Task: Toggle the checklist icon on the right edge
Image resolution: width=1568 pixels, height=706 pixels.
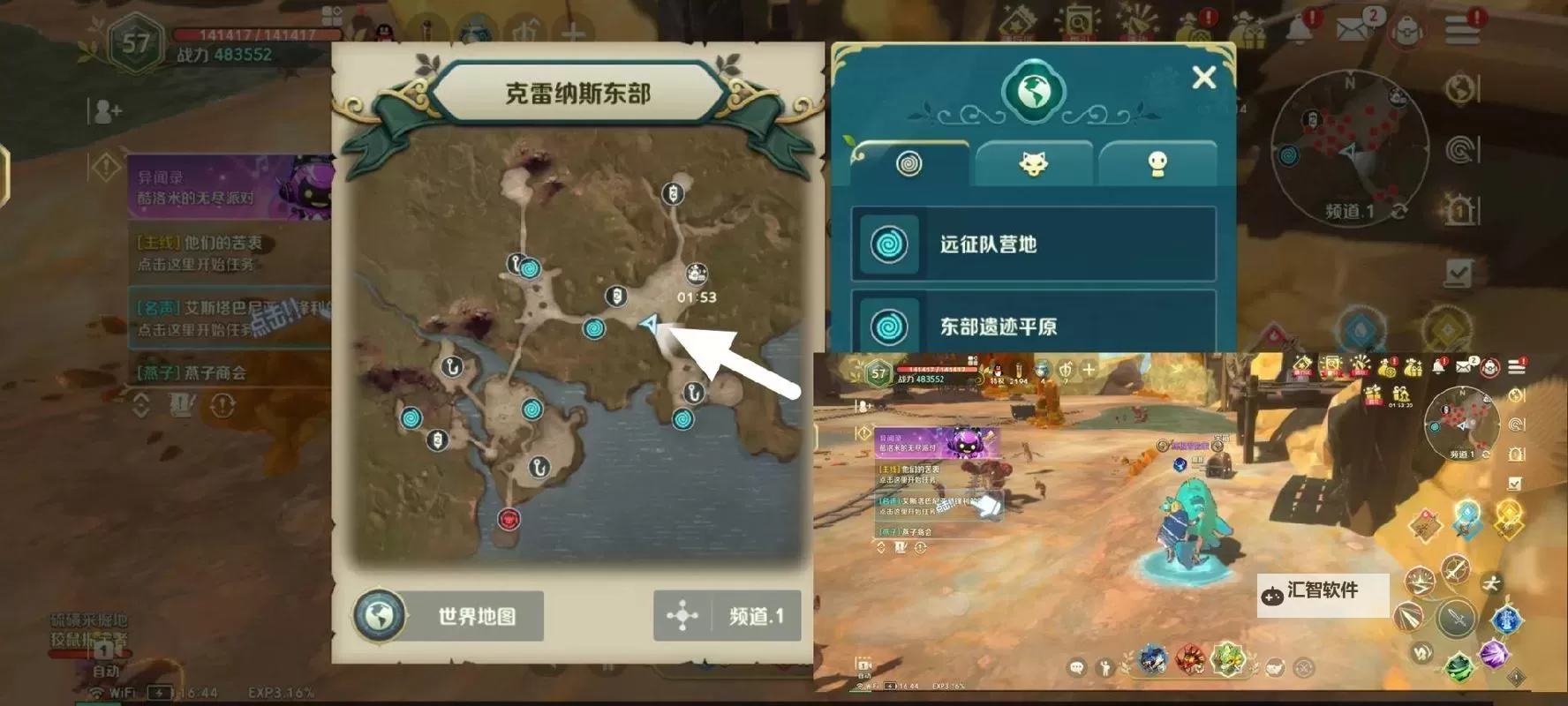Action: coord(1459,272)
